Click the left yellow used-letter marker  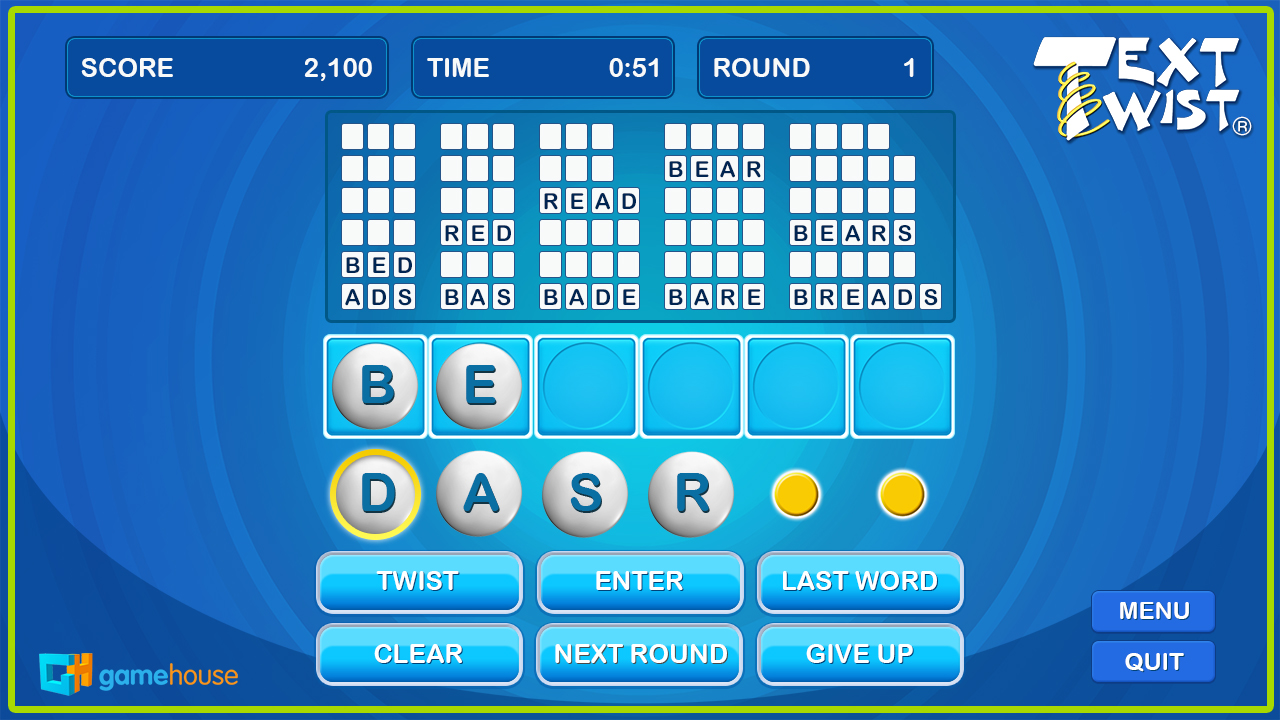(796, 493)
